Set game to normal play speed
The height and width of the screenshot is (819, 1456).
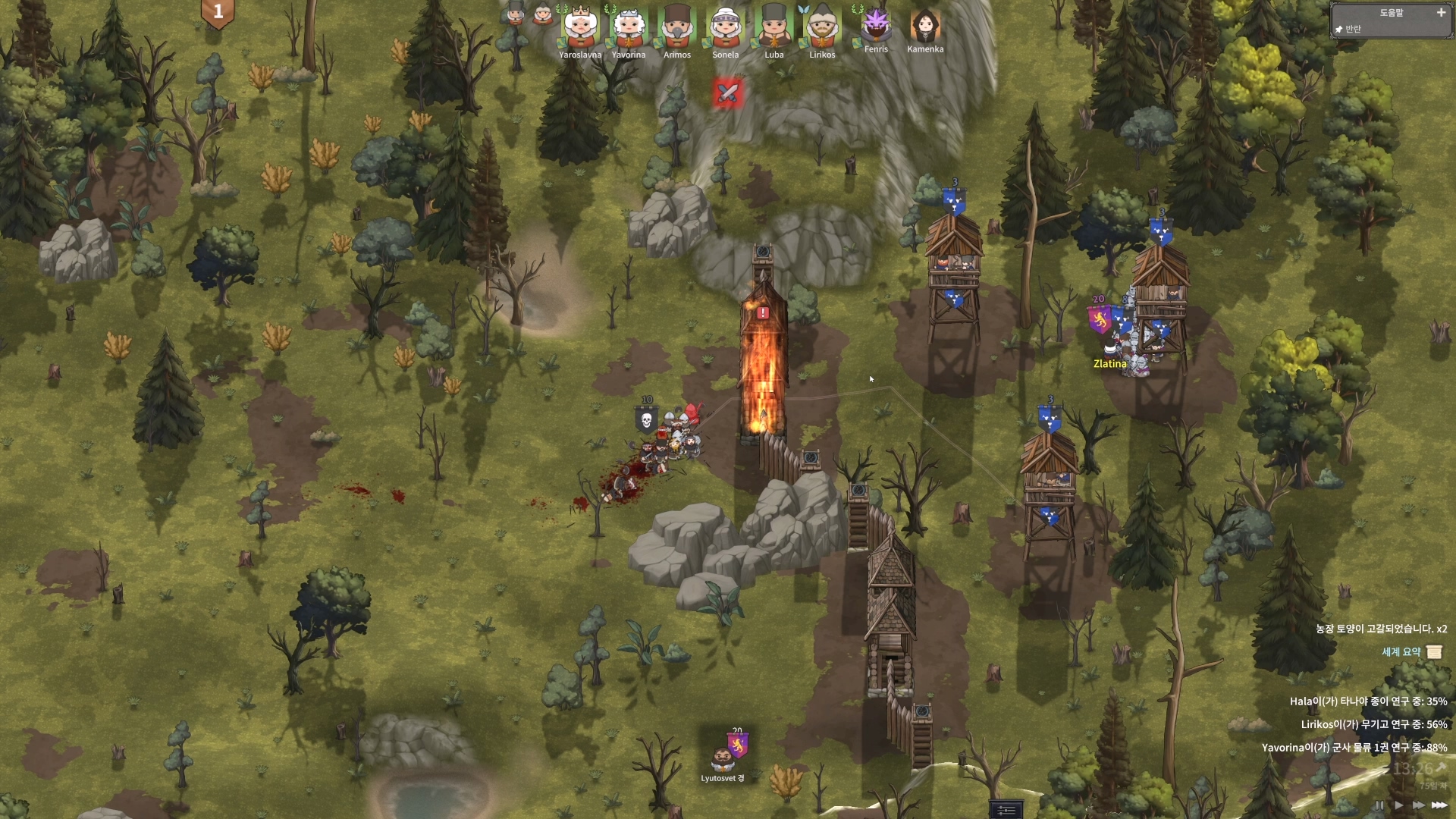[x=1399, y=805]
